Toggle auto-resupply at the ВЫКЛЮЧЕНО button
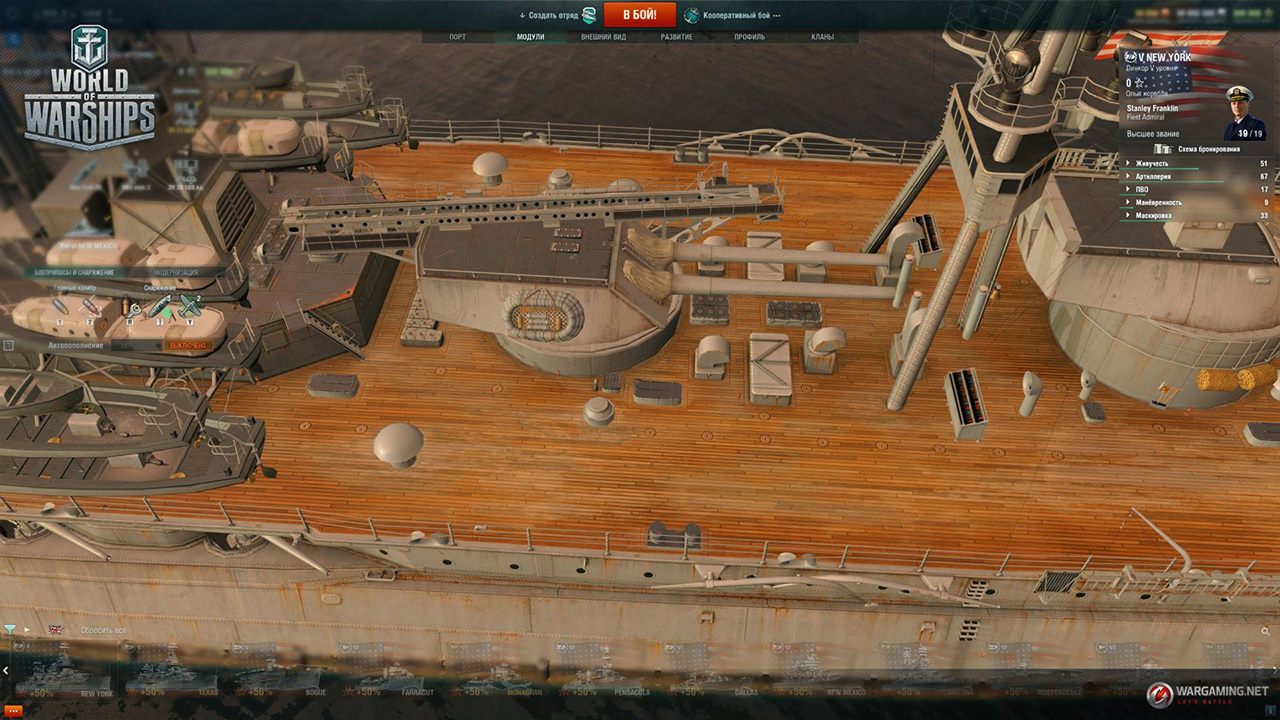Screen dimensions: 1280x720 point(186,345)
